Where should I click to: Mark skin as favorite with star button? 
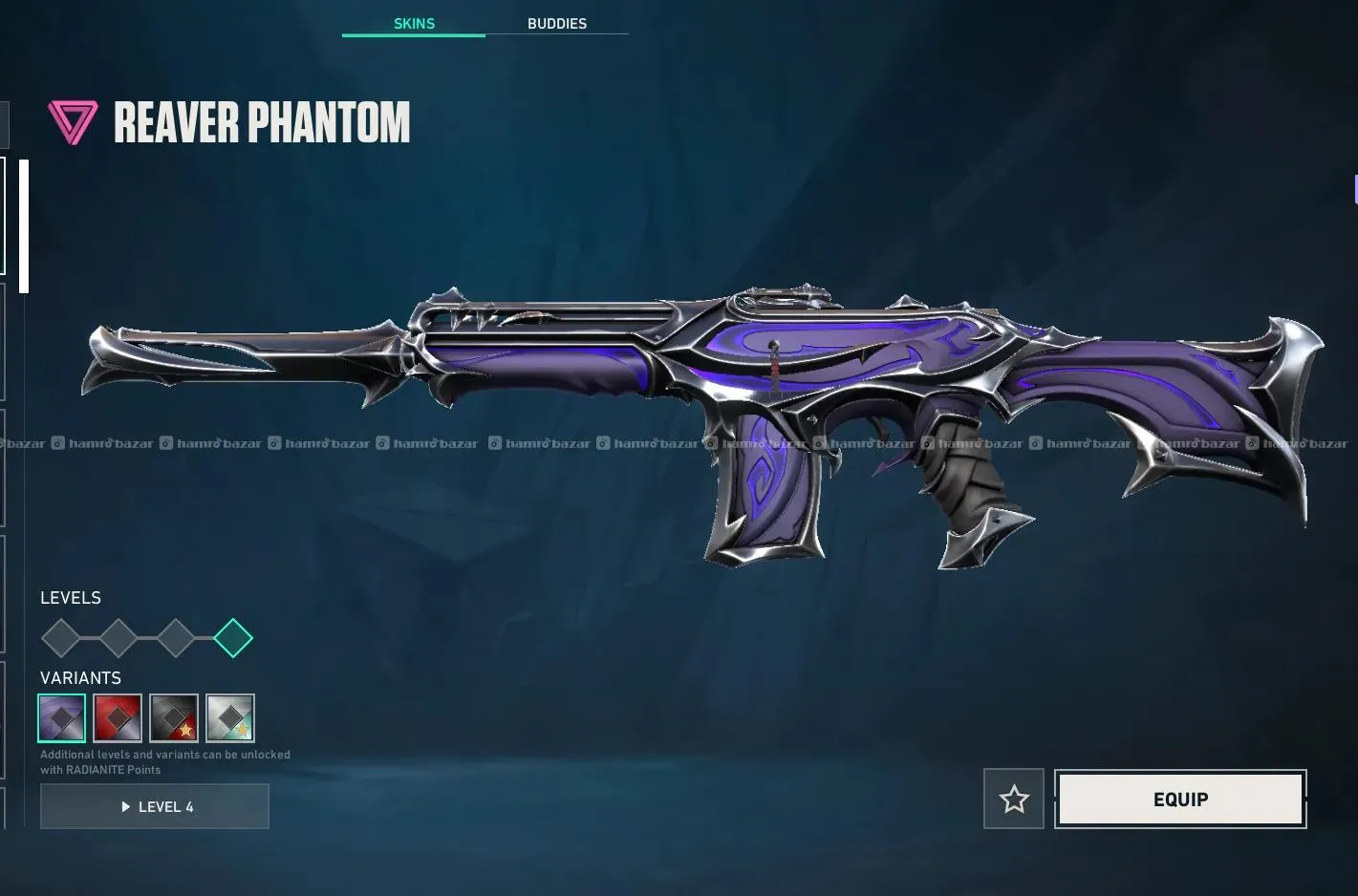coord(1013,799)
